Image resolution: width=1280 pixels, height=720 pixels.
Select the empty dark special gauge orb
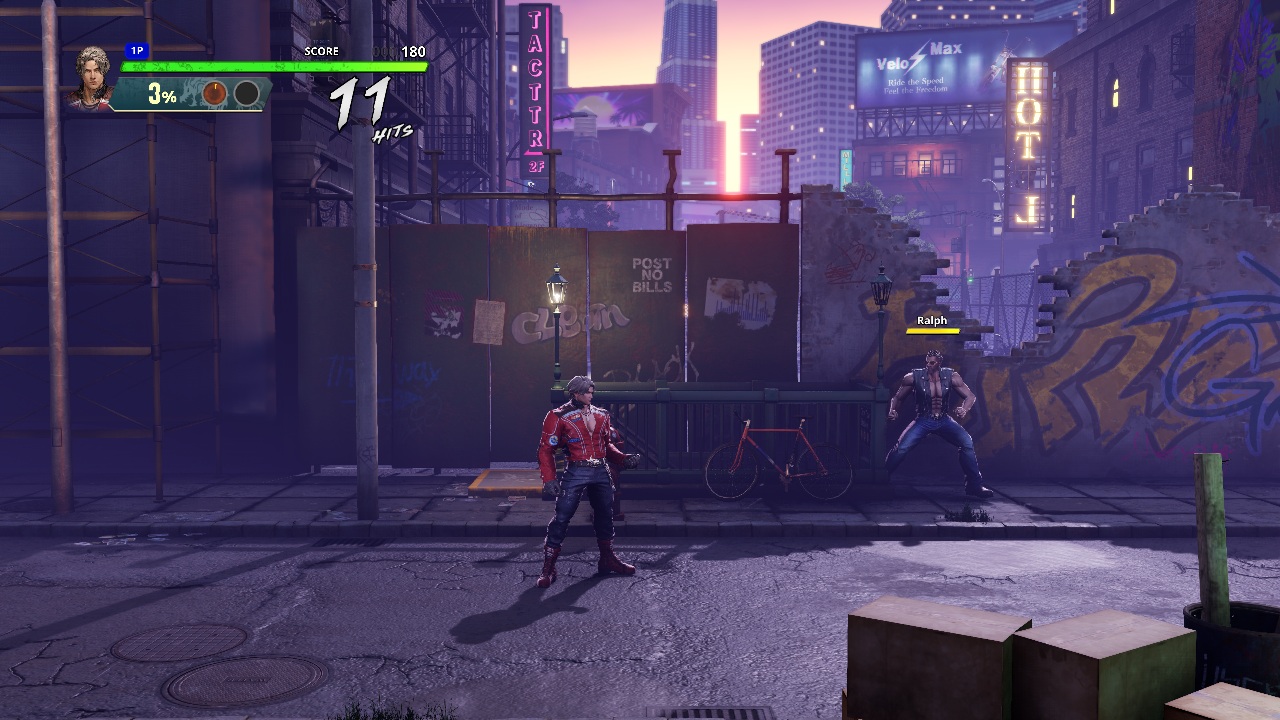(x=246, y=94)
